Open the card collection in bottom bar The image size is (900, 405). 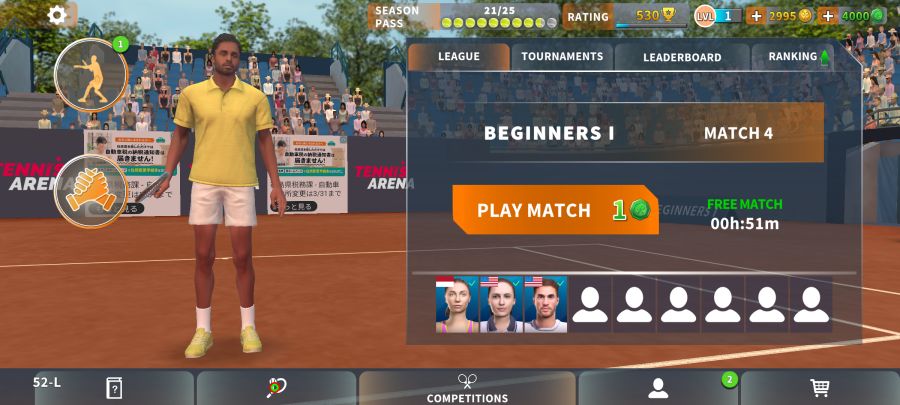pos(114,388)
